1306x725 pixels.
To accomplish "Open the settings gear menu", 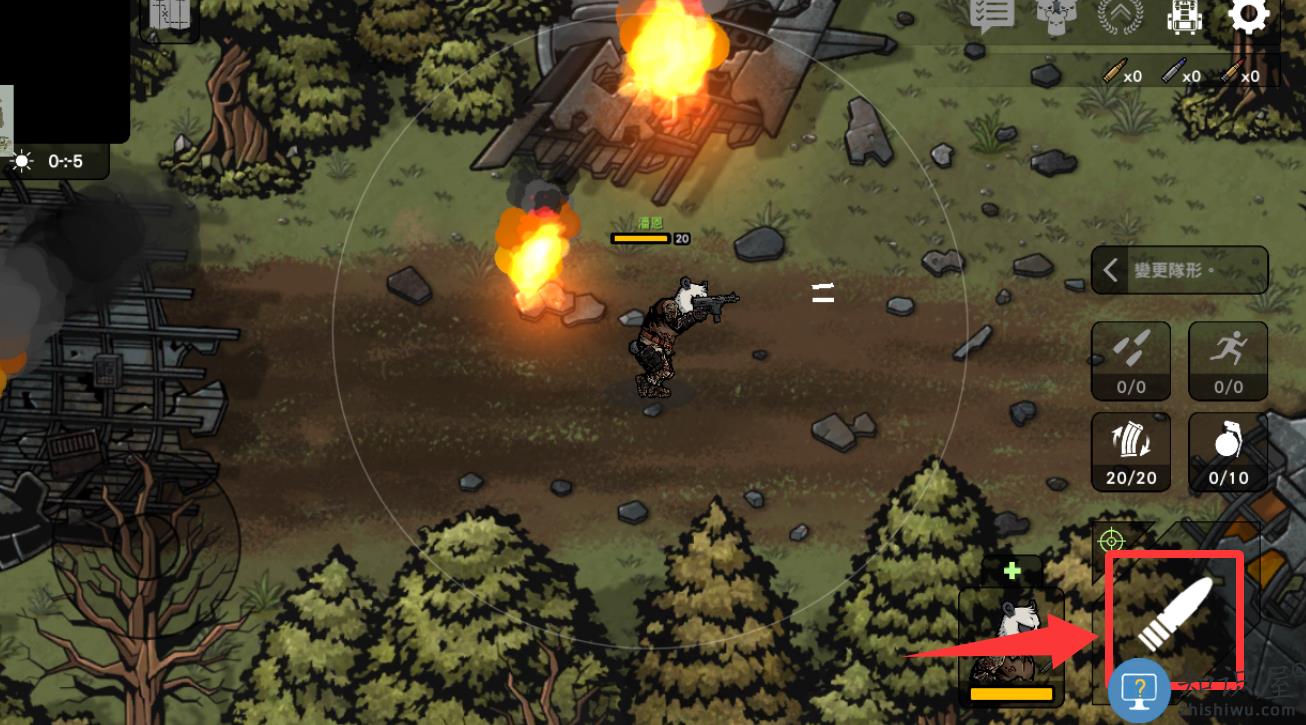I will (x=1248, y=15).
